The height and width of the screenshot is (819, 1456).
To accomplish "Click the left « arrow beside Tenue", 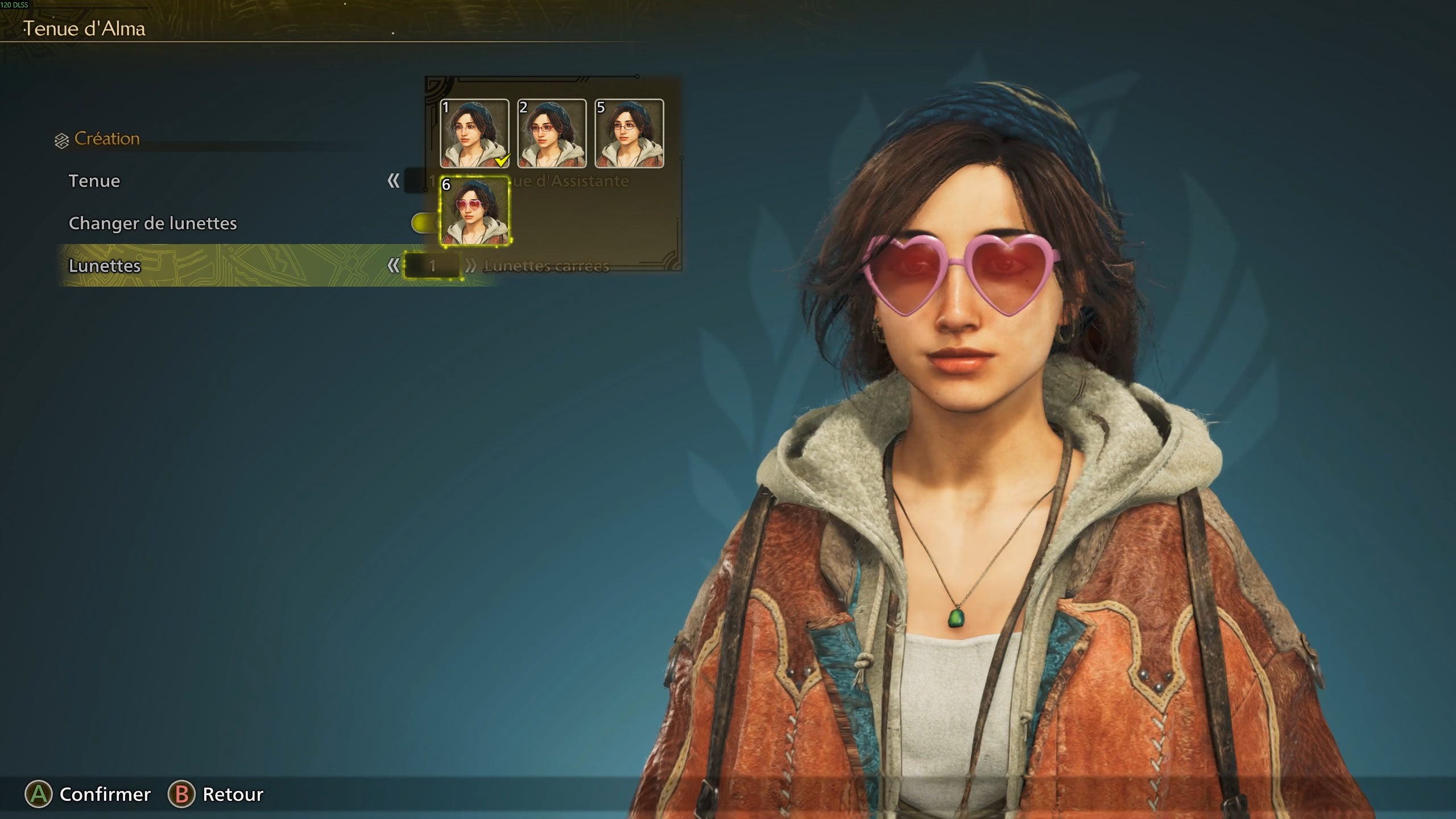I will (x=394, y=181).
